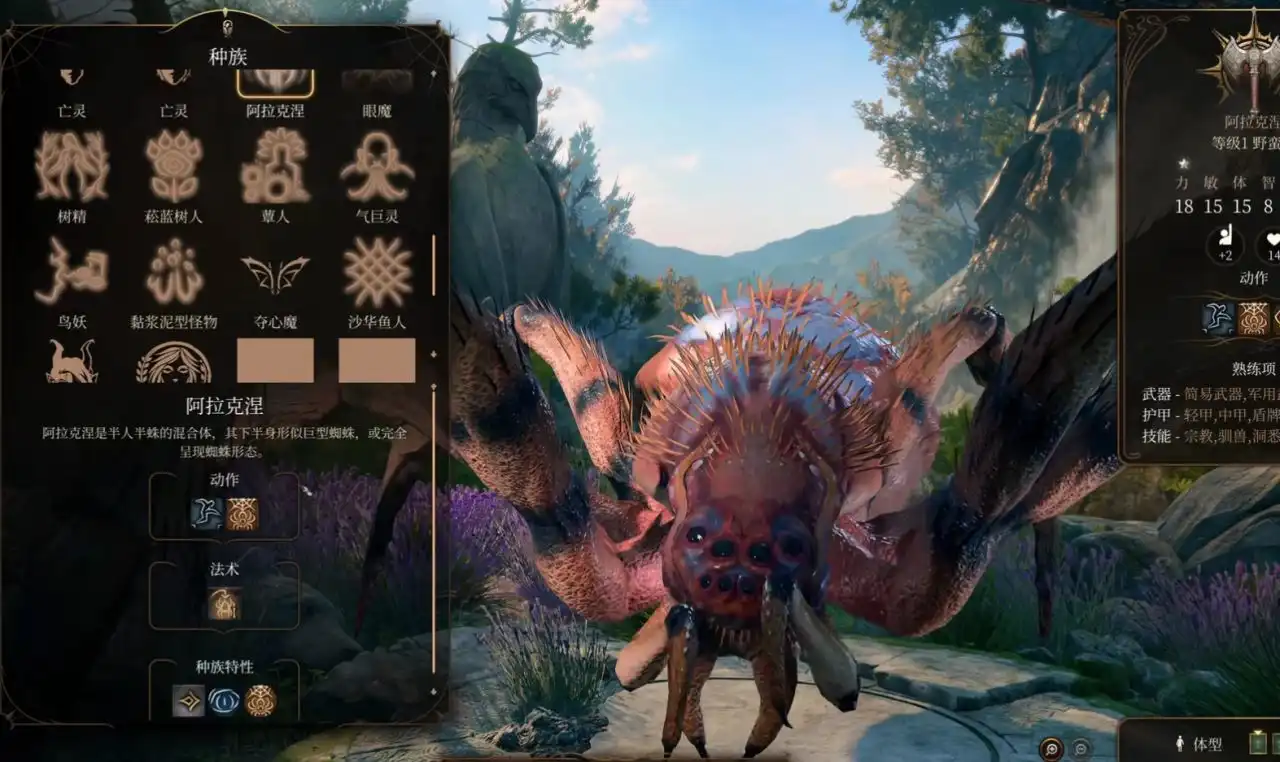Click the silver shield trait icon under 种族特性
Viewport: 1280px width, 762px height.
pyautogui.click(x=187, y=700)
